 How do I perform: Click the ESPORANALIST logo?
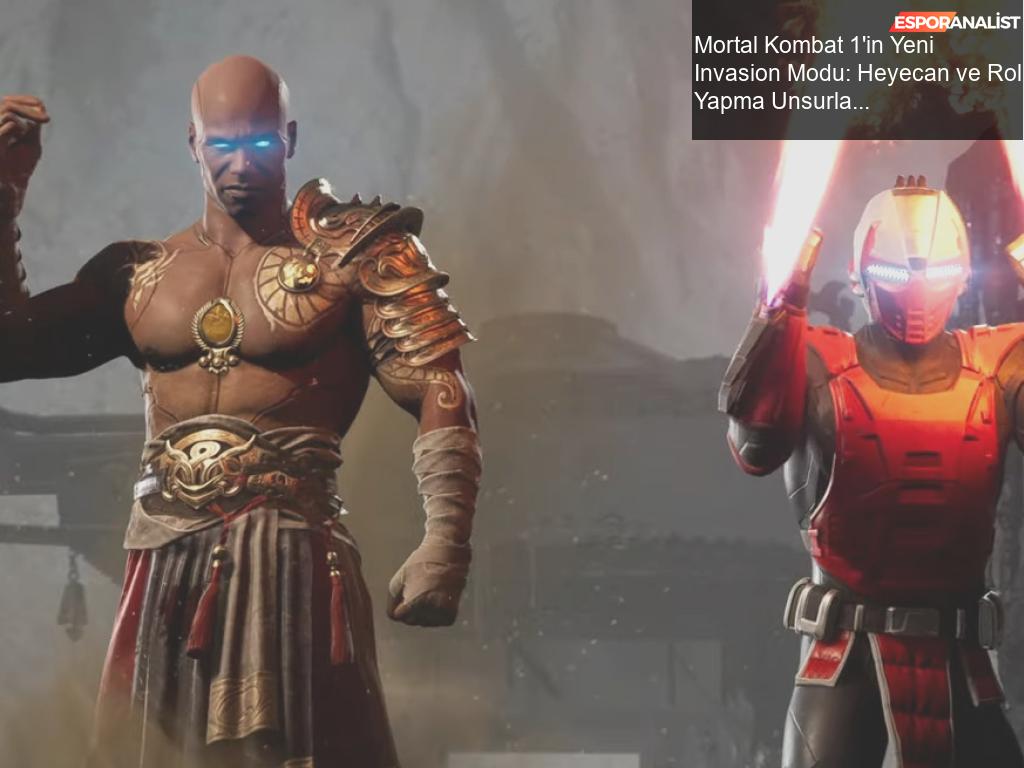[954, 22]
